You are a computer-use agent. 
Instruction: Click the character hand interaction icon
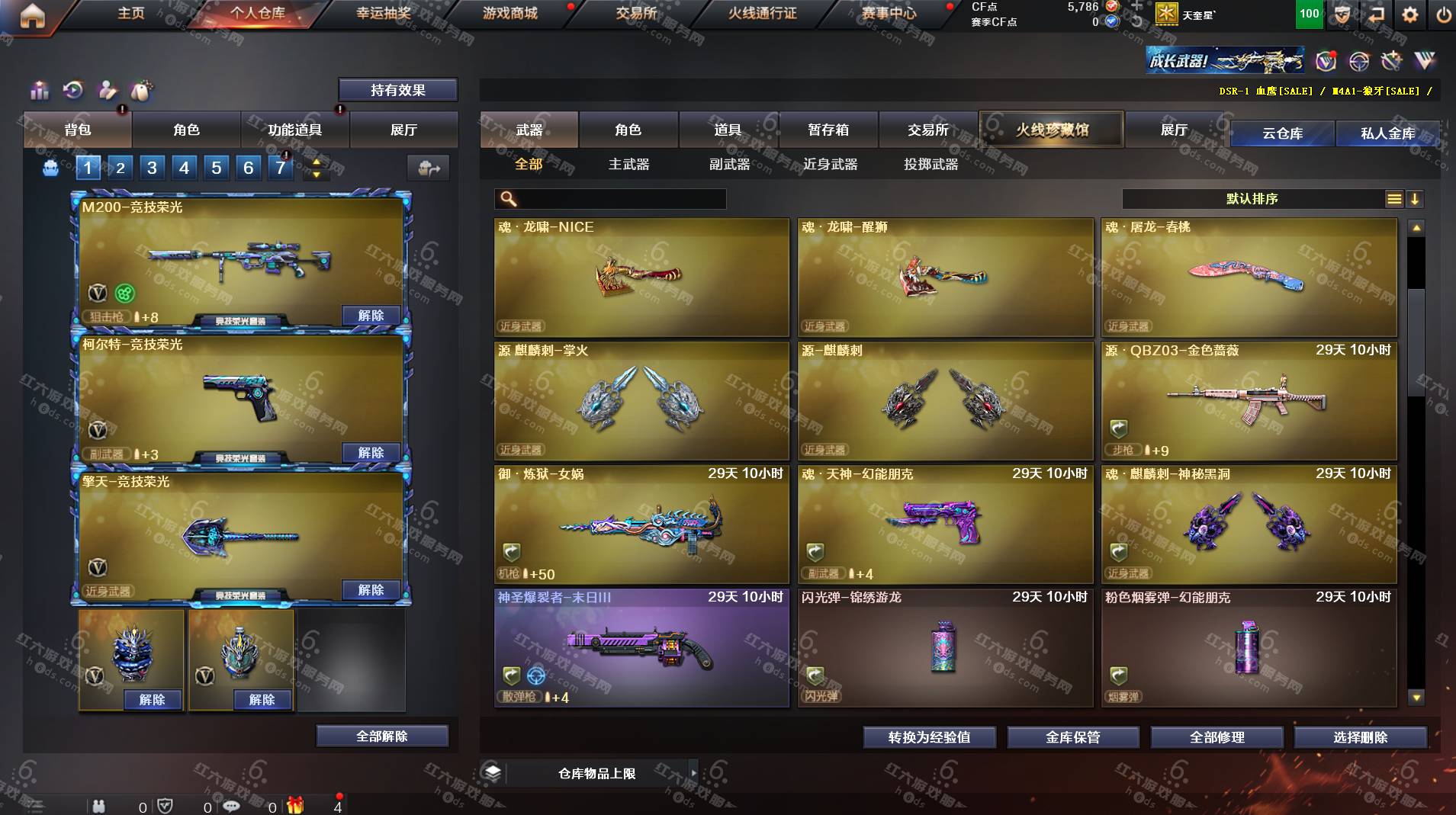pyautogui.click(x=107, y=90)
